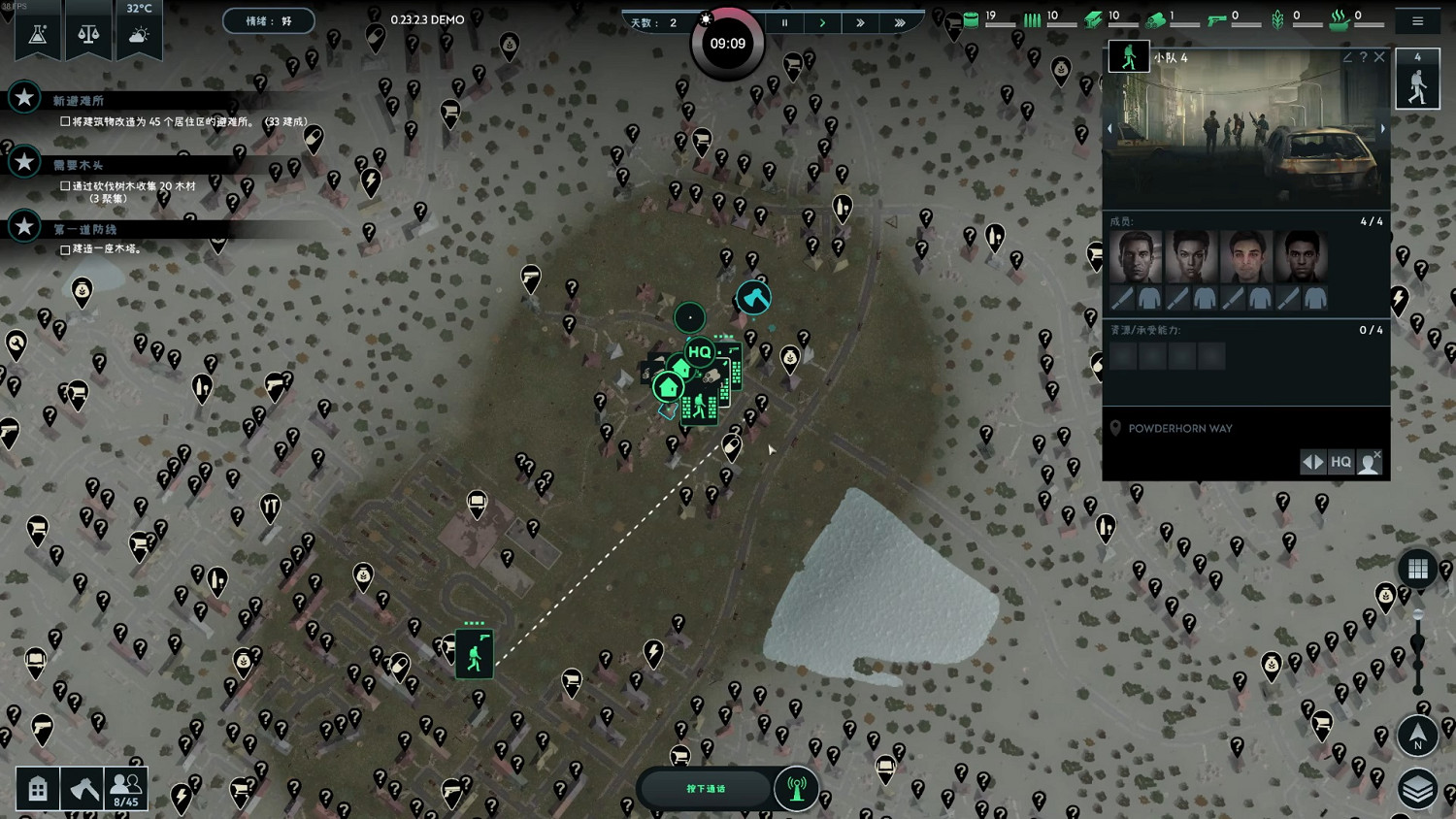Set game to normal play speed
Screen dimensions: 1456x819
822,22
